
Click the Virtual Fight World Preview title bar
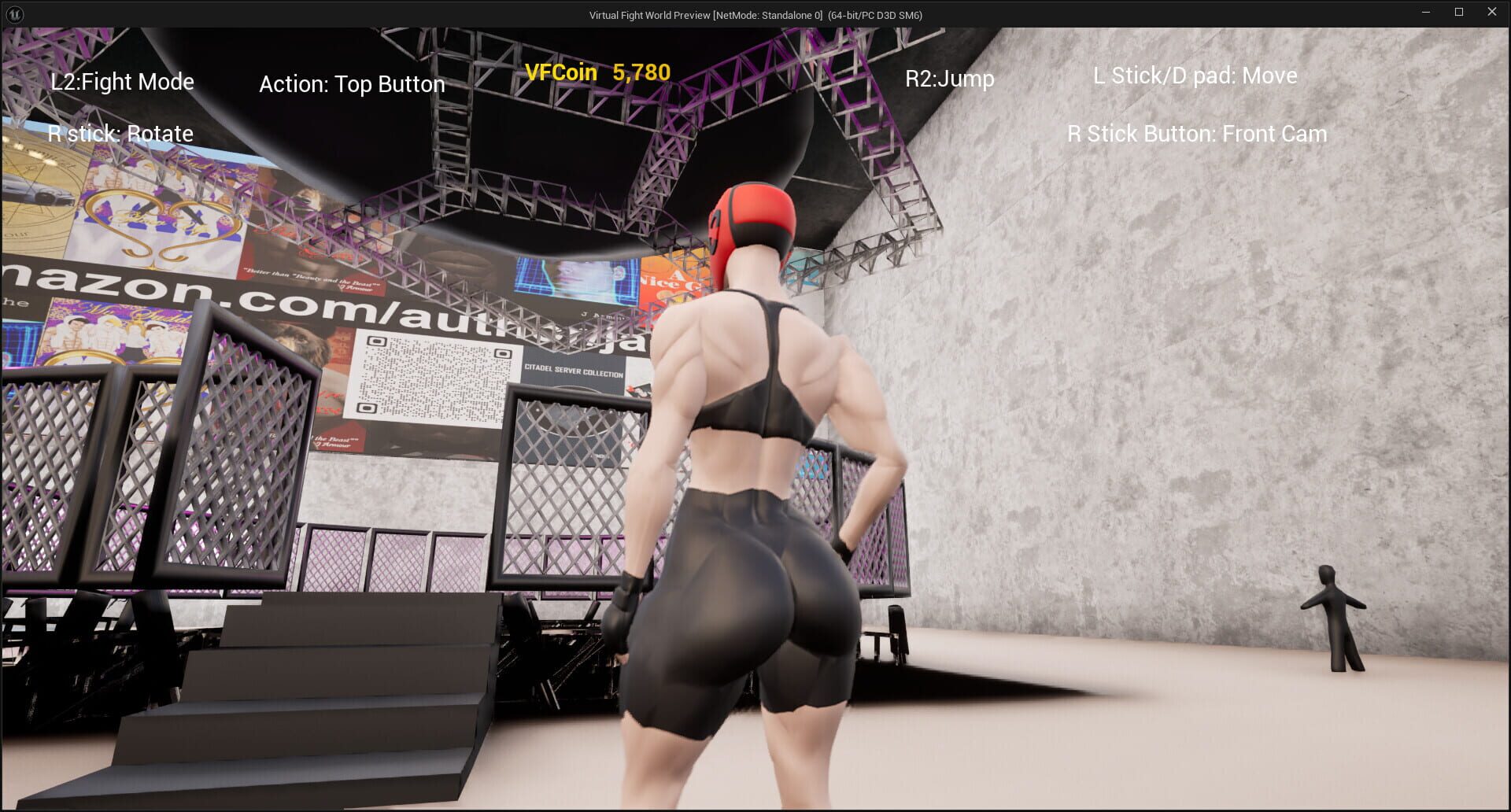[755, 14]
